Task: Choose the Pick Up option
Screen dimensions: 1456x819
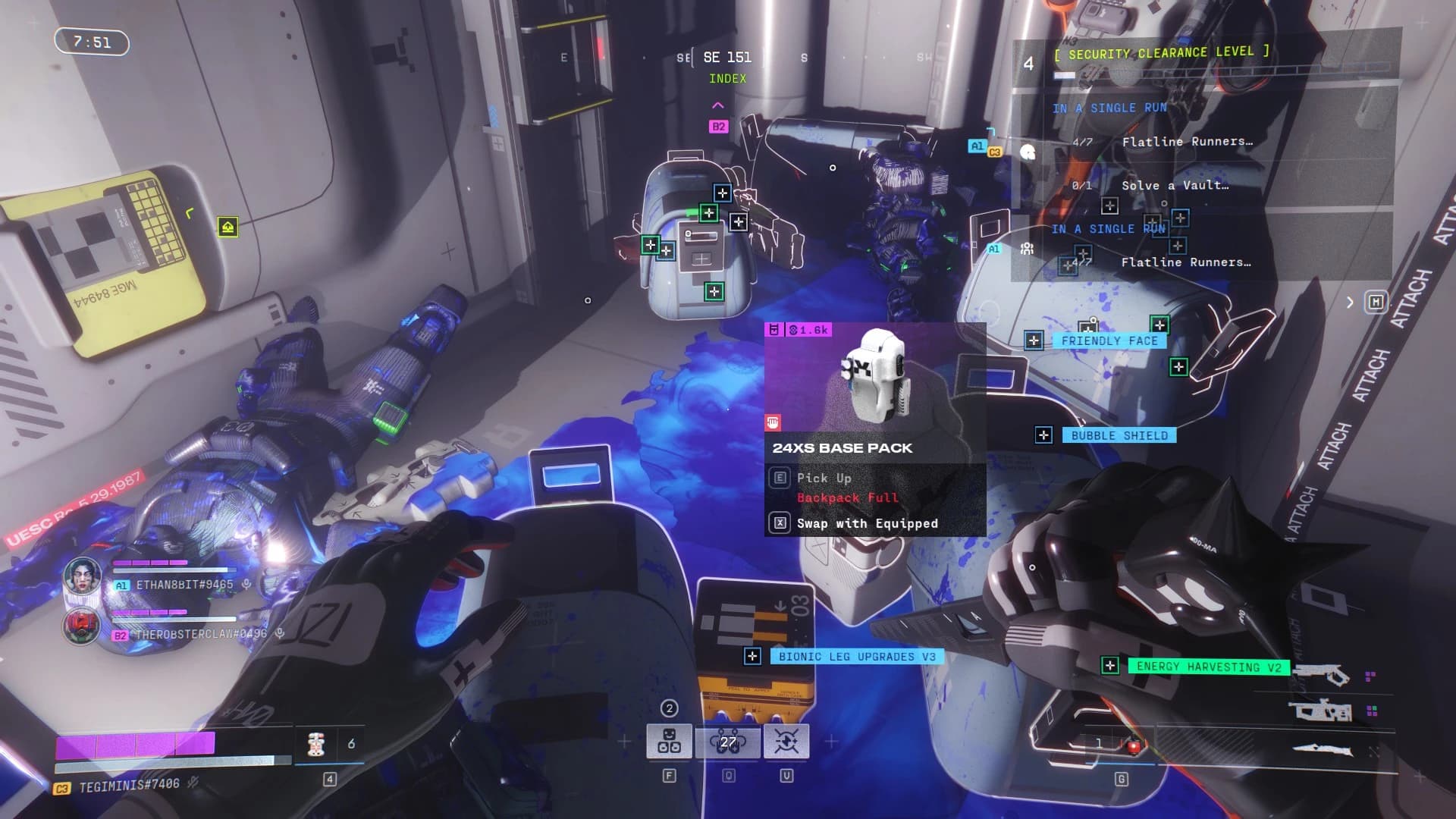Action: click(824, 478)
